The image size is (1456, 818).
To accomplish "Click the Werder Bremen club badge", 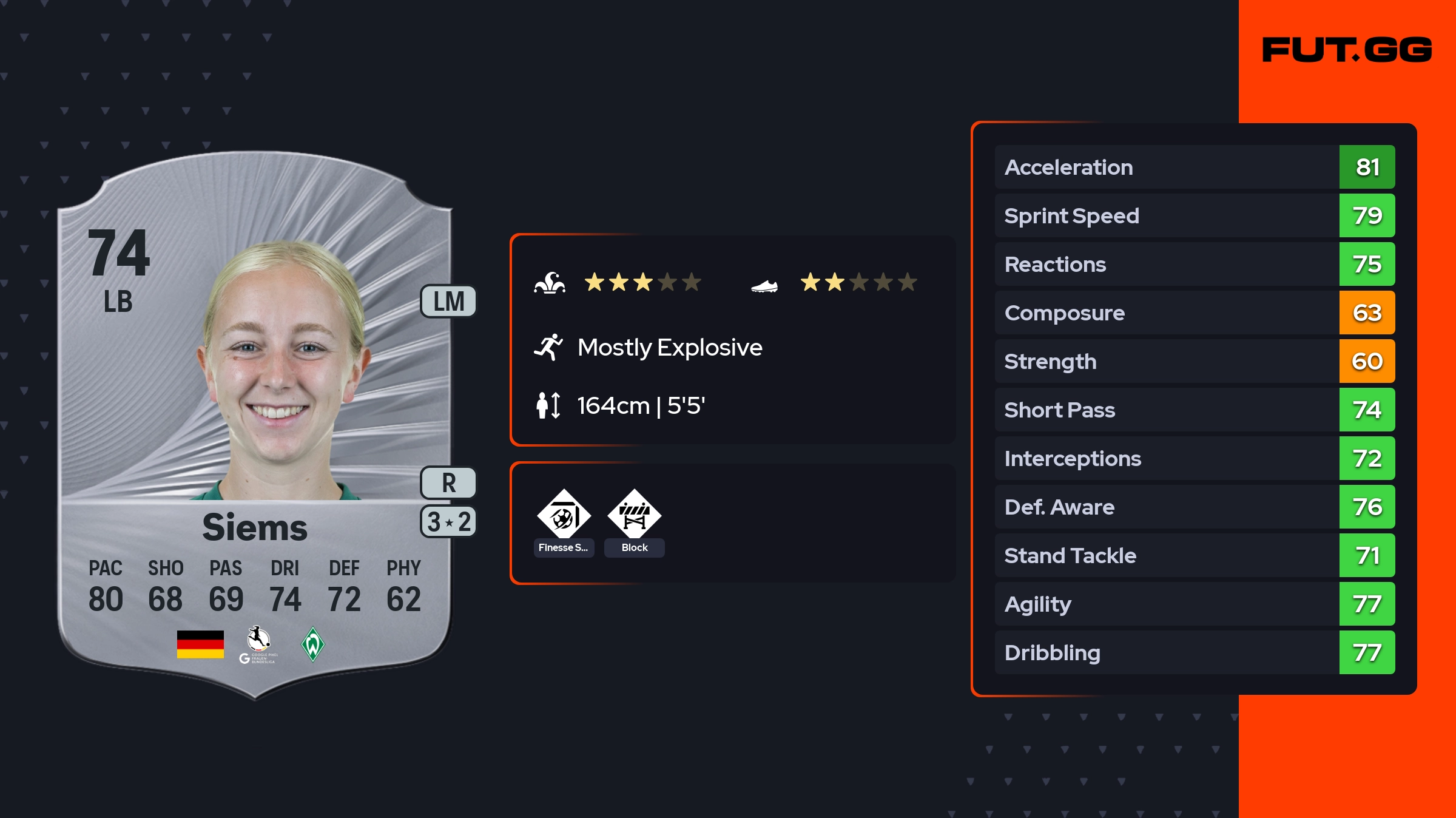I will tap(312, 644).
